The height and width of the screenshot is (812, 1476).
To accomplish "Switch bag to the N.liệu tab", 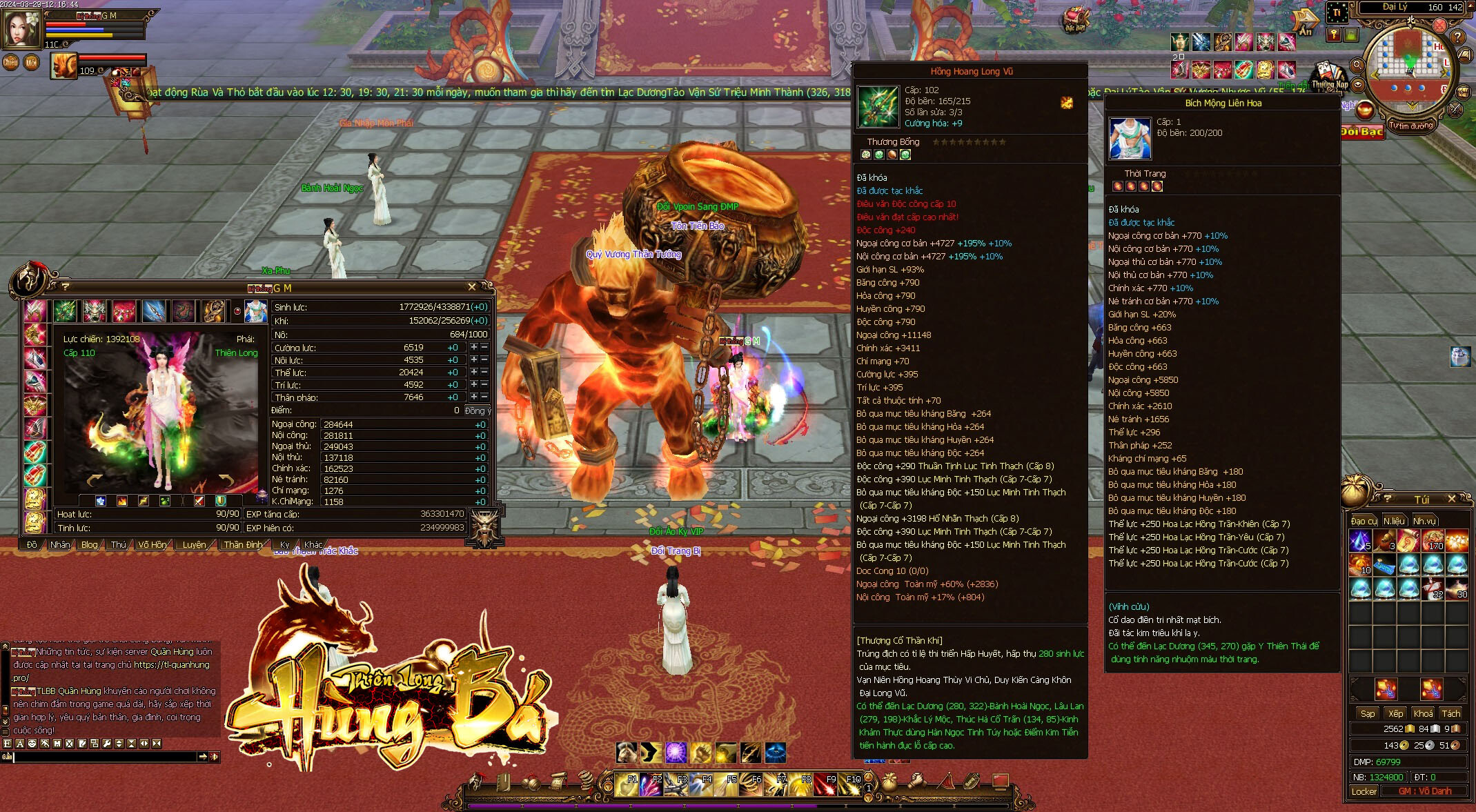I will (x=1394, y=521).
